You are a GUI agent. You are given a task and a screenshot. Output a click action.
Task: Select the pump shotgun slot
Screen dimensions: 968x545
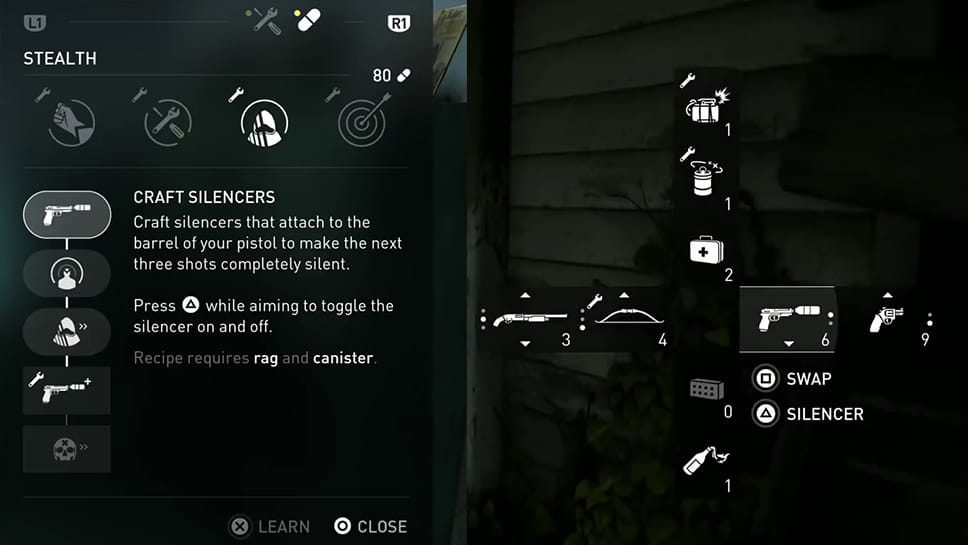[x=523, y=320]
